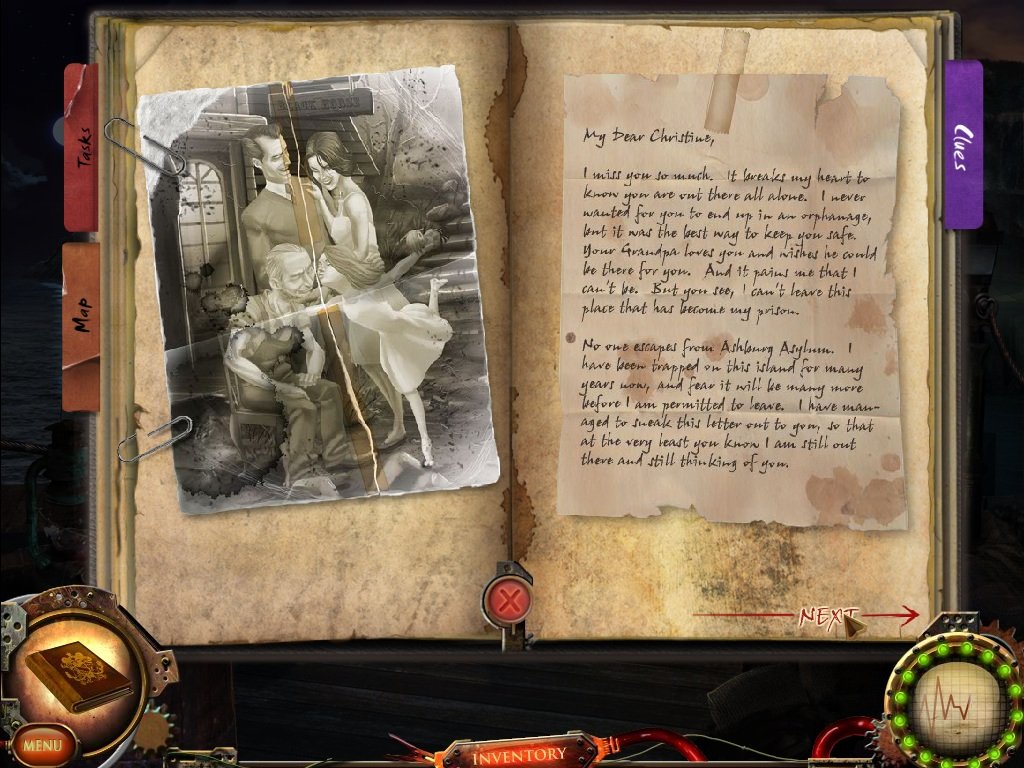Switch to the Tasks tab

click(82, 147)
